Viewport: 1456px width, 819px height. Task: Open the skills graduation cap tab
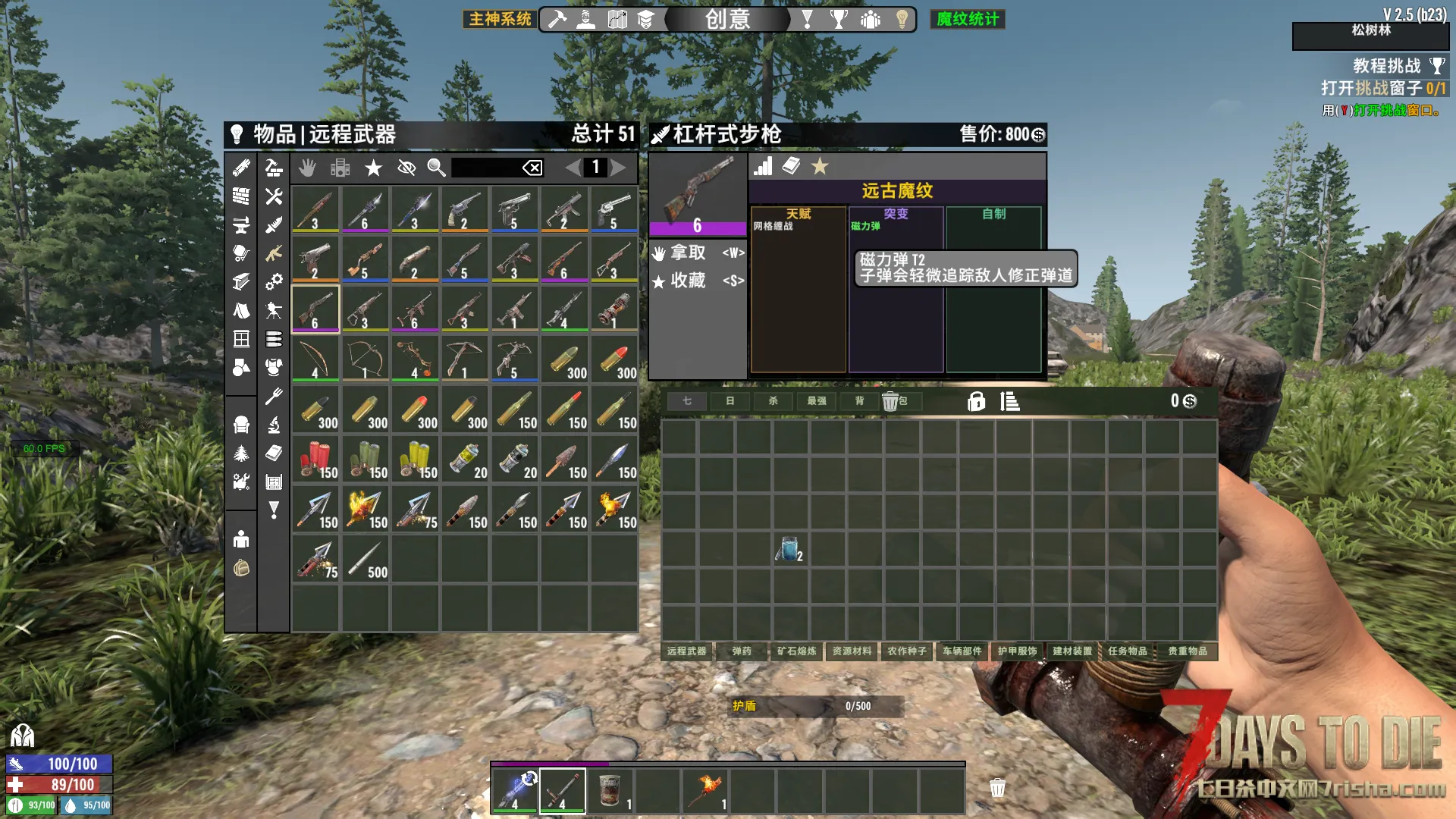pos(645,19)
